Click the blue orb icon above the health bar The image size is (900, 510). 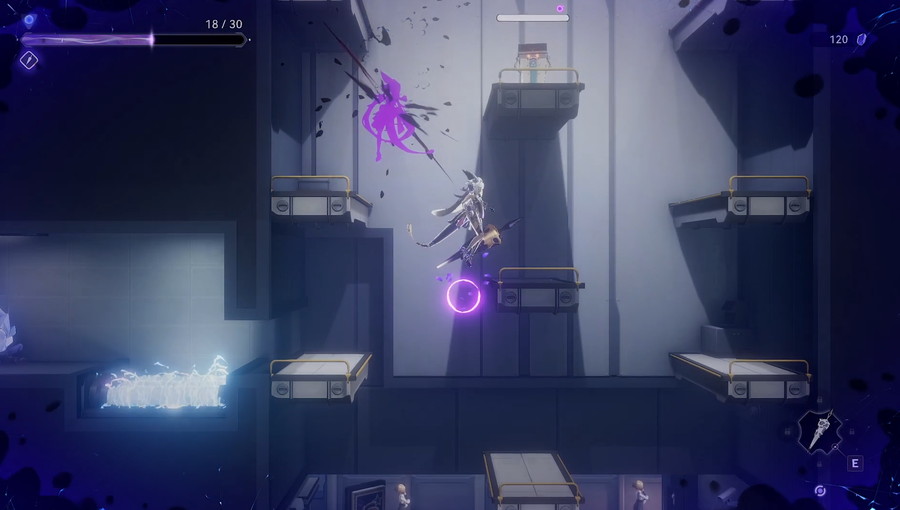[x=29, y=20]
